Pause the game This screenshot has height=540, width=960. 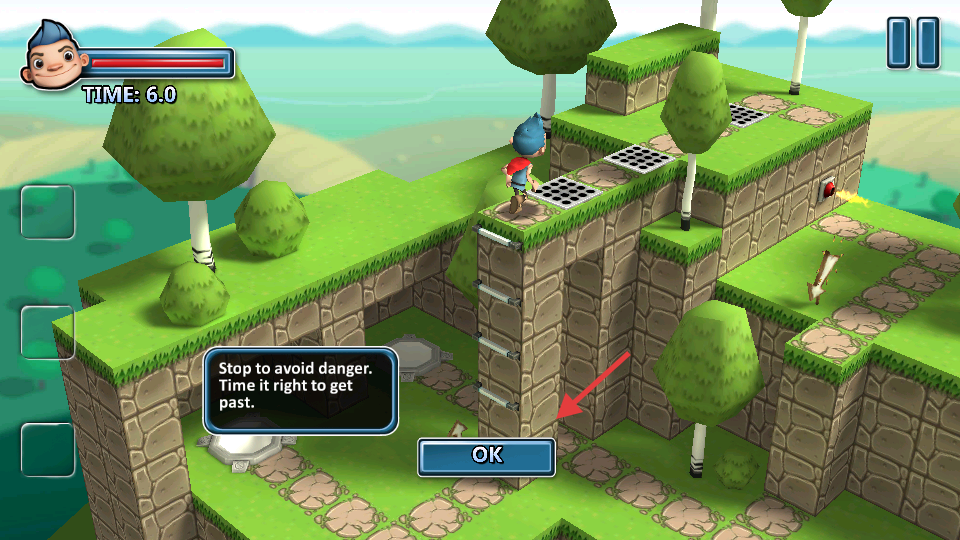pyautogui.click(x=913, y=43)
